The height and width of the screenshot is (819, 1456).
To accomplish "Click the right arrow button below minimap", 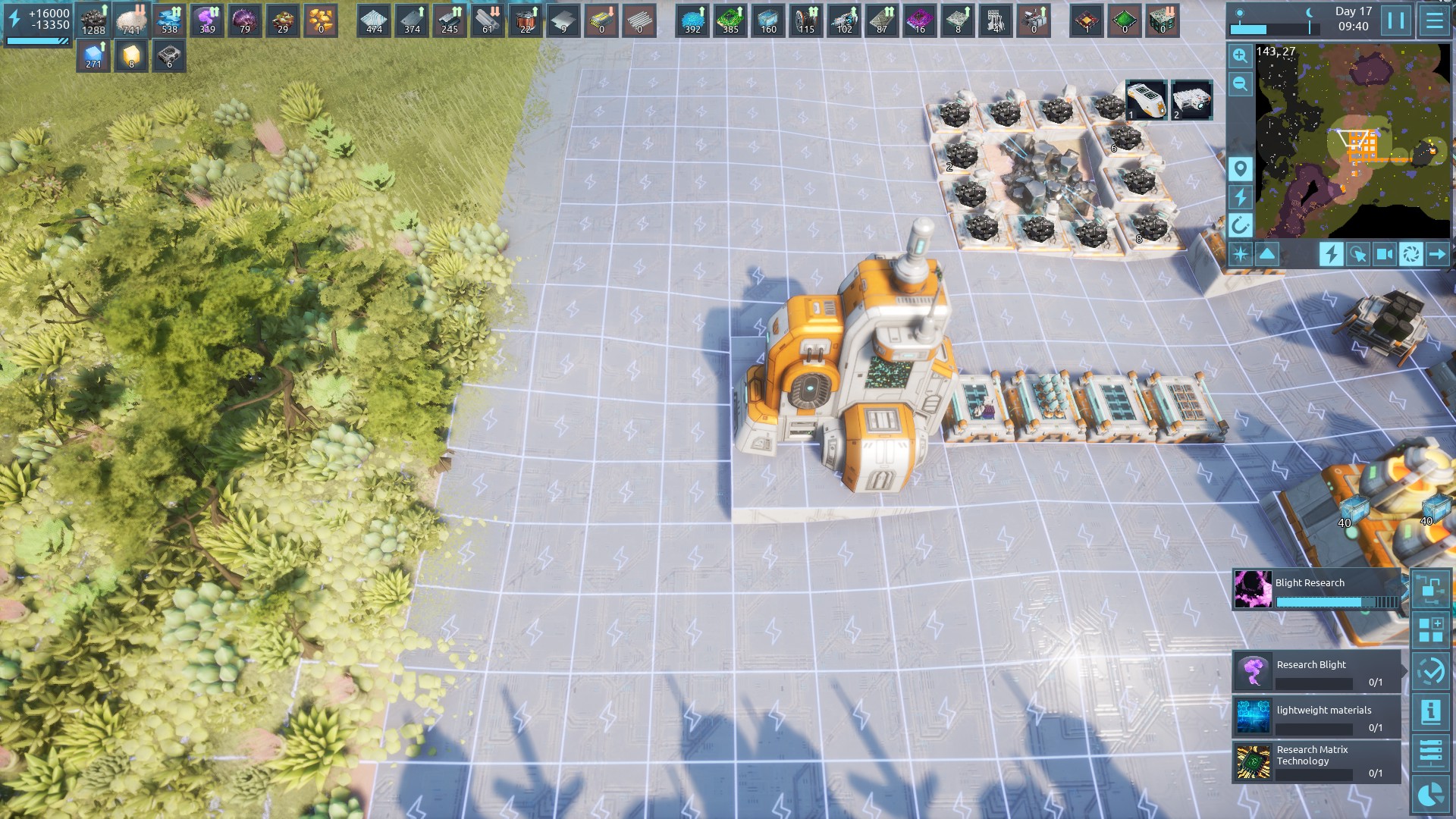I will pyautogui.click(x=1437, y=254).
